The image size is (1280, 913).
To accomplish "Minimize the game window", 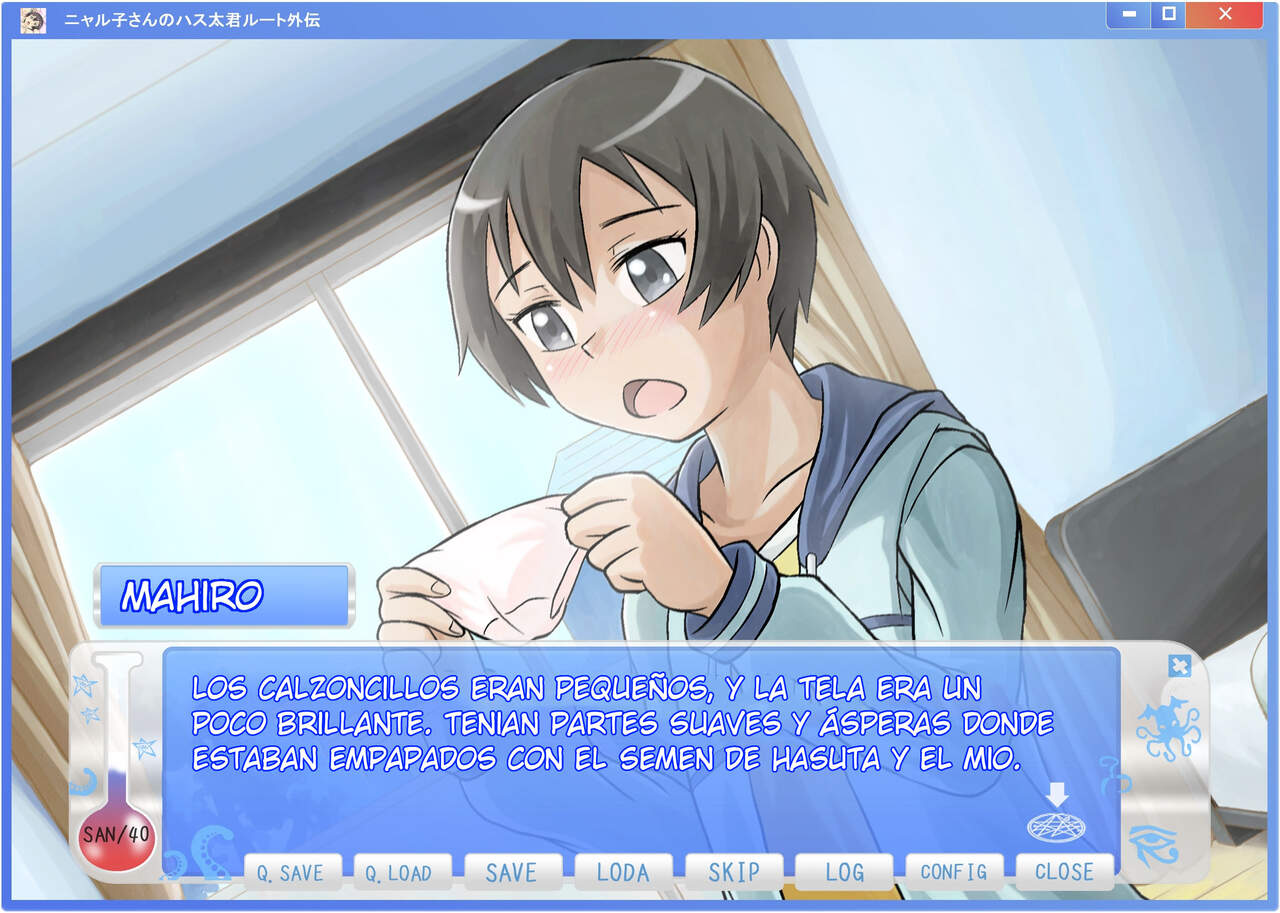I will click(1129, 15).
